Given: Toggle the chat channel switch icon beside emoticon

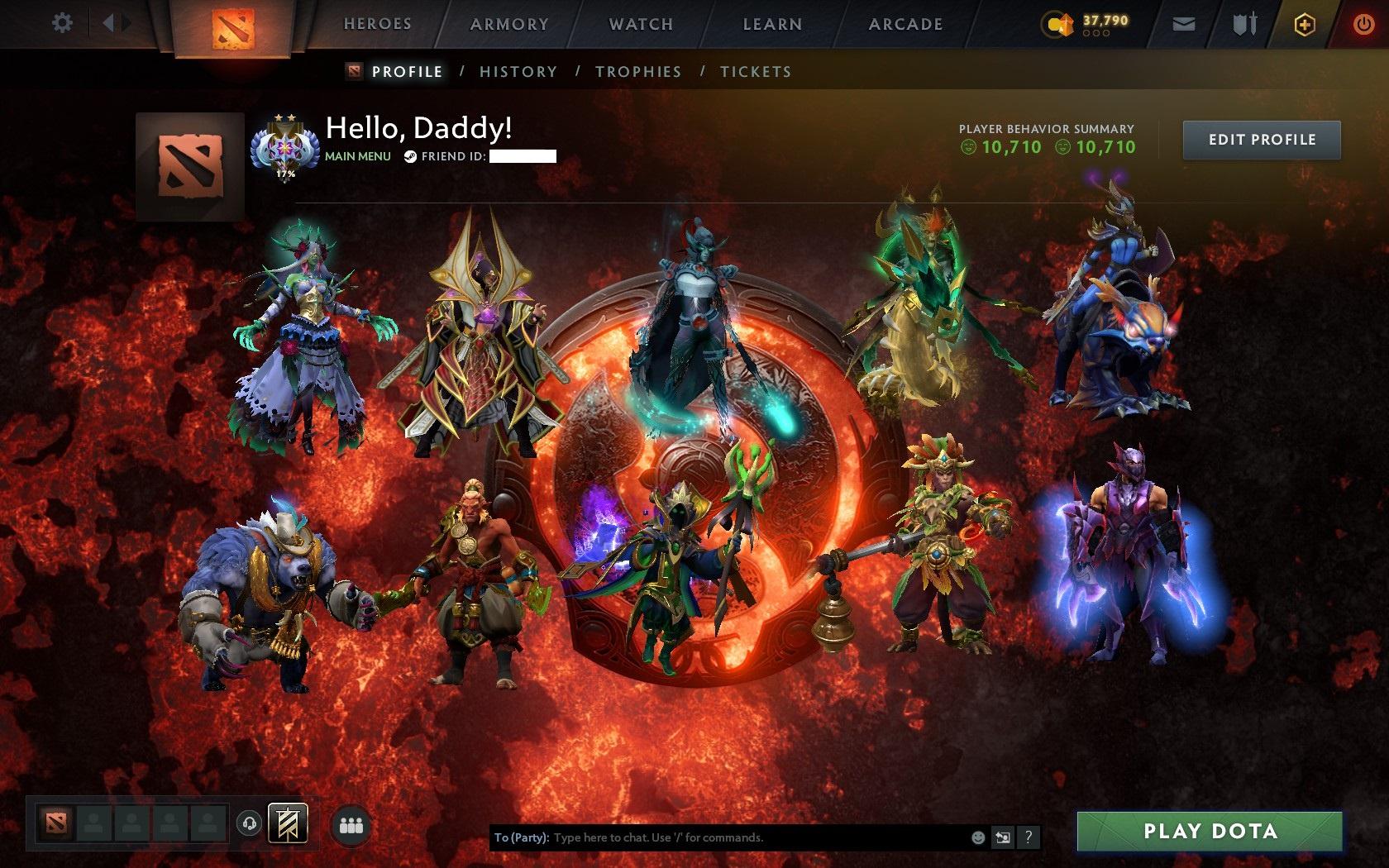Looking at the screenshot, I should click(x=1003, y=837).
